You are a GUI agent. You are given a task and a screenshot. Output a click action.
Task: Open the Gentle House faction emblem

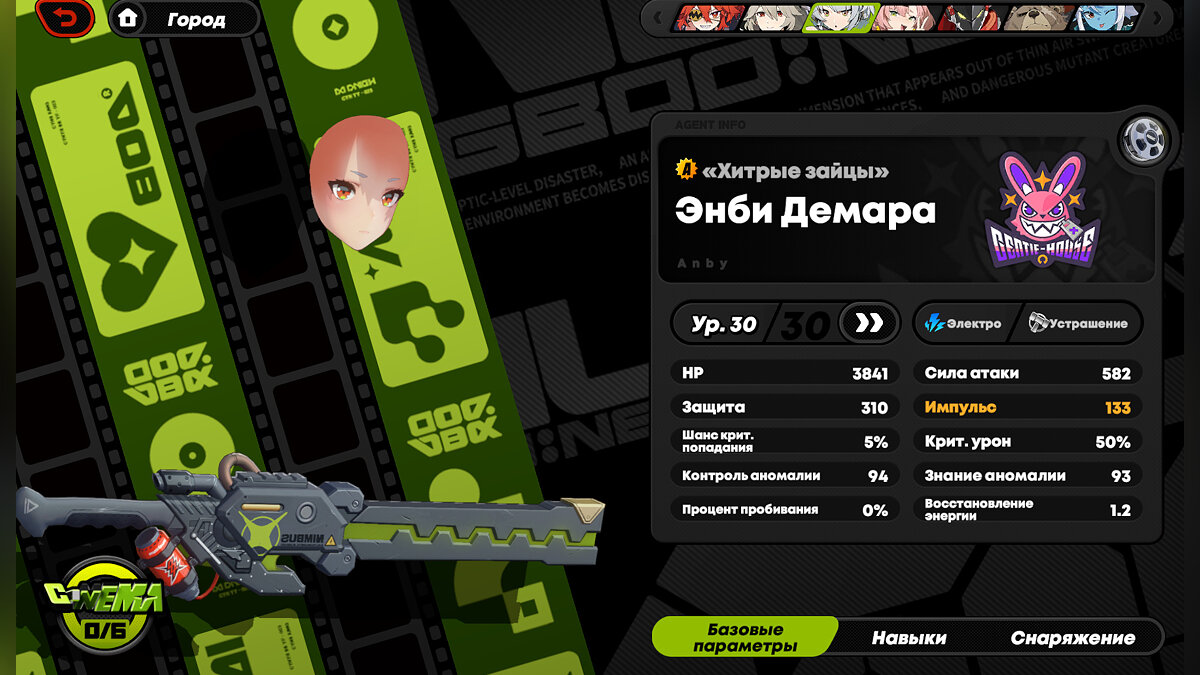(1041, 214)
